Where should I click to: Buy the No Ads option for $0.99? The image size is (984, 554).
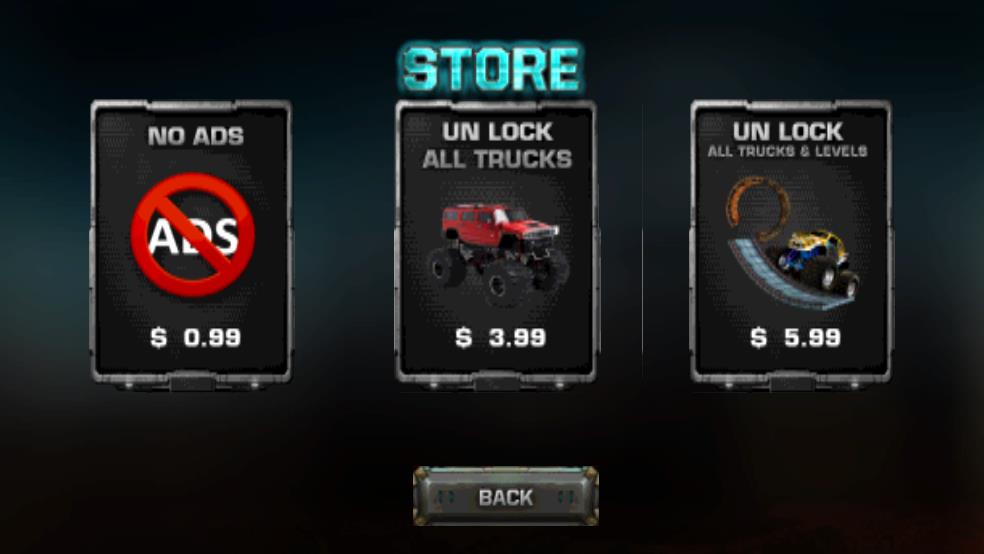[x=191, y=241]
